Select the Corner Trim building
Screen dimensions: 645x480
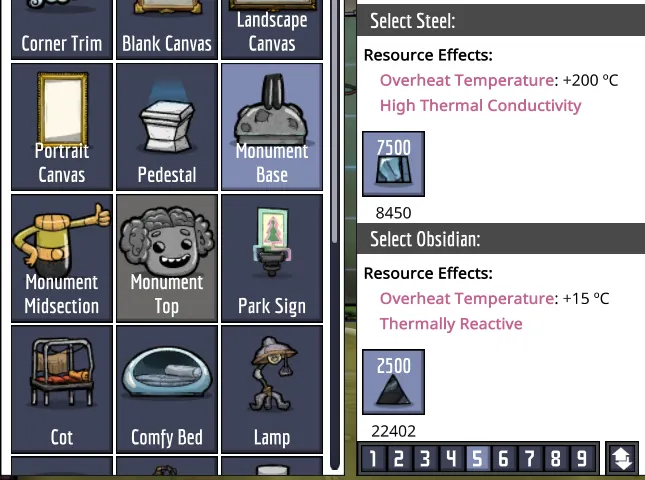coord(61,28)
